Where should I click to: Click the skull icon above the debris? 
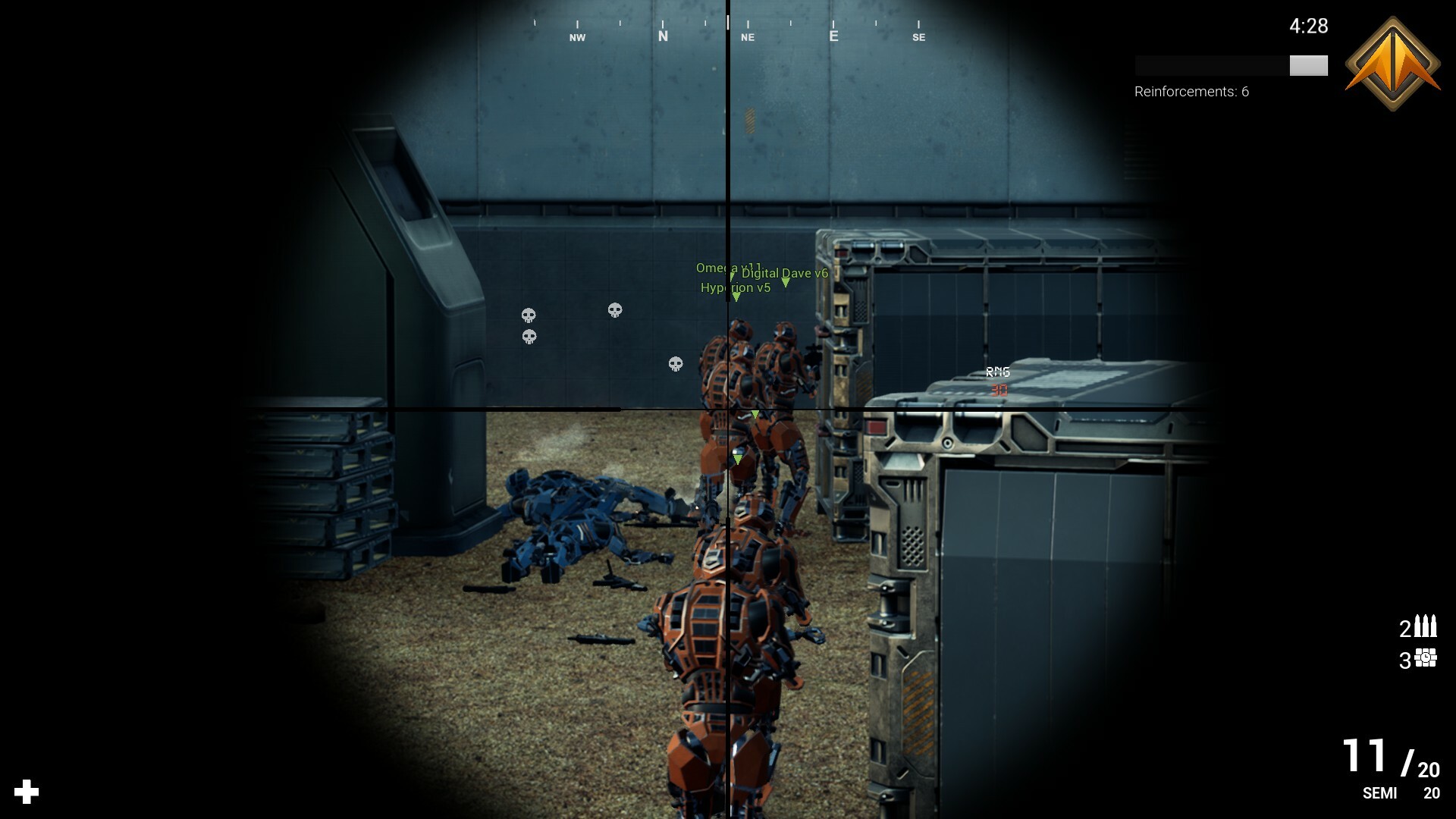click(614, 309)
